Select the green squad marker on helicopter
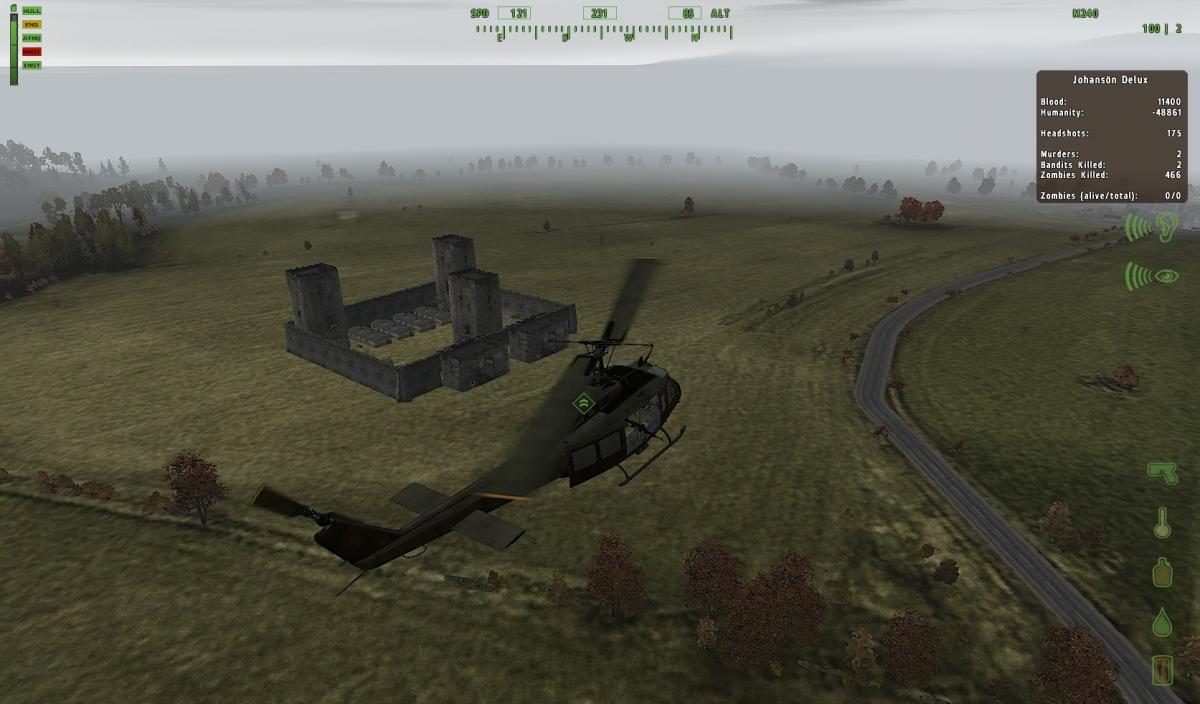Image resolution: width=1200 pixels, height=704 pixels. pos(583,403)
